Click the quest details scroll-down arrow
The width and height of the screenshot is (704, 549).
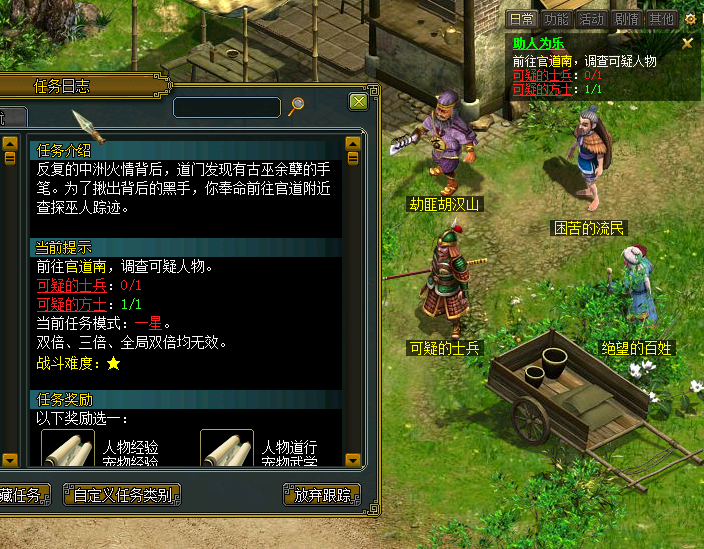coord(352,460)
